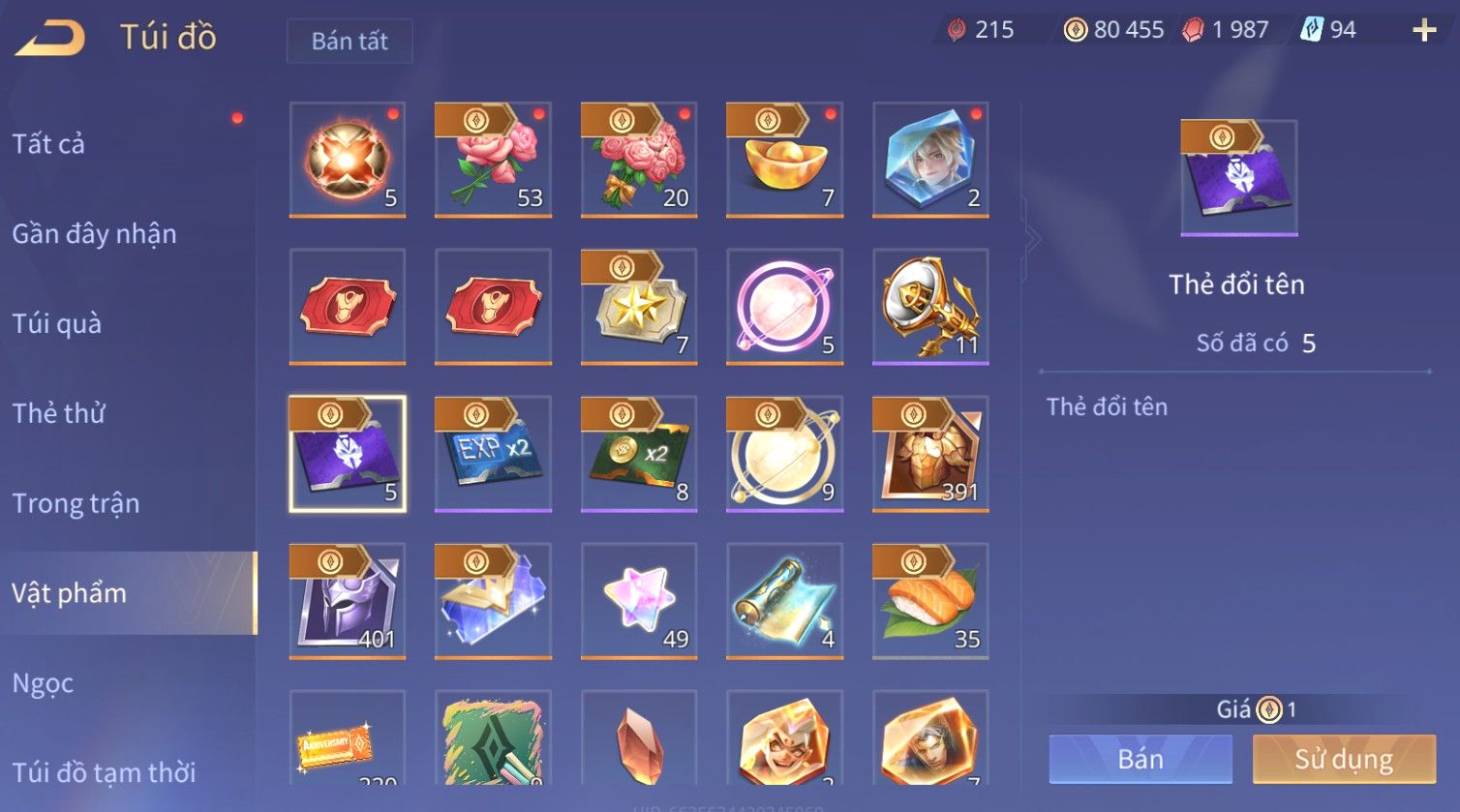Open the Gần đây nhận tab
The width and height of the screenshot is (1460, 812).
click(94, 234)
